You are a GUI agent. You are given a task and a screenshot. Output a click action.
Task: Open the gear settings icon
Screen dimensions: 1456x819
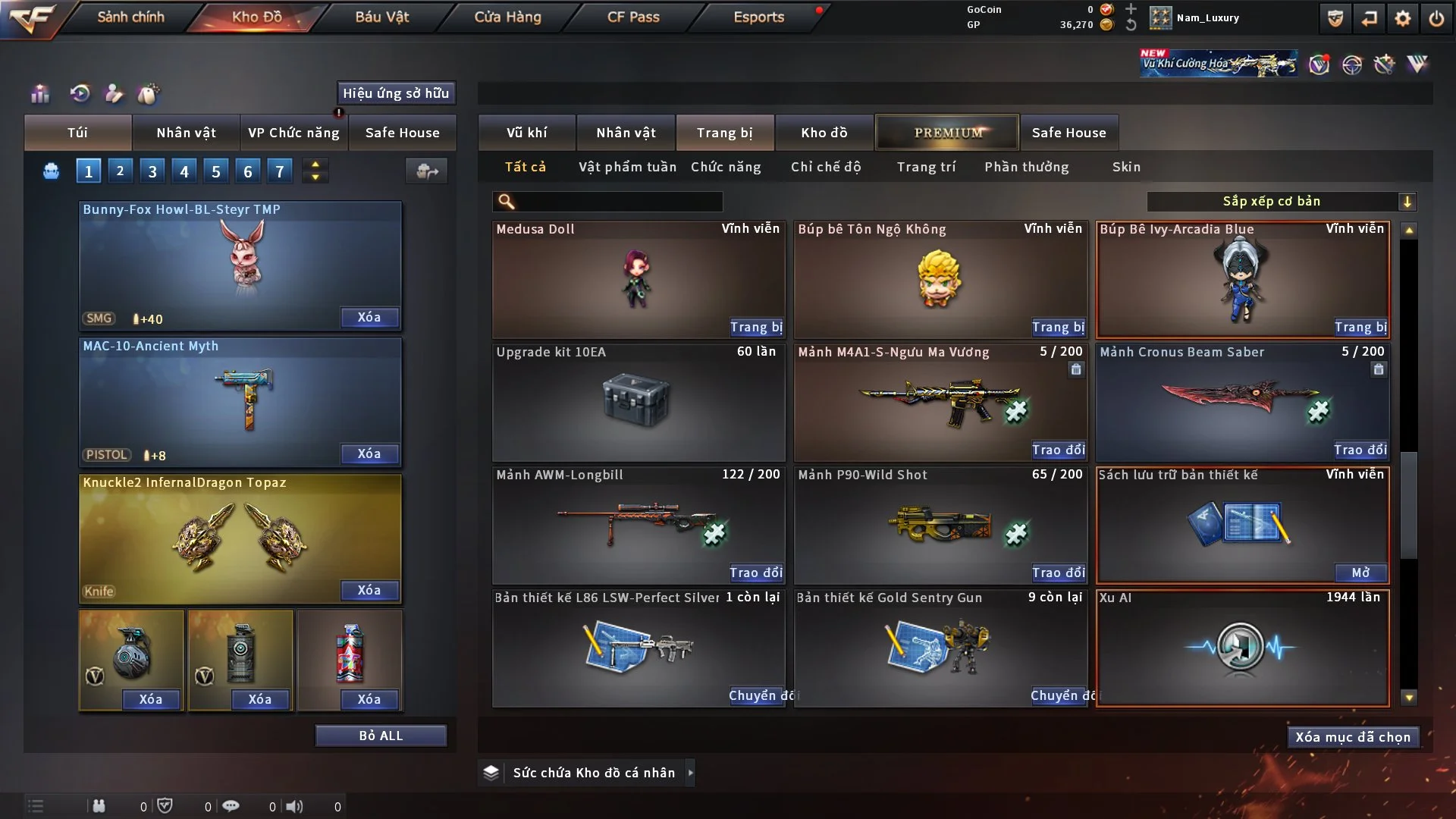pyautogui.click(x=1403, y=18)
